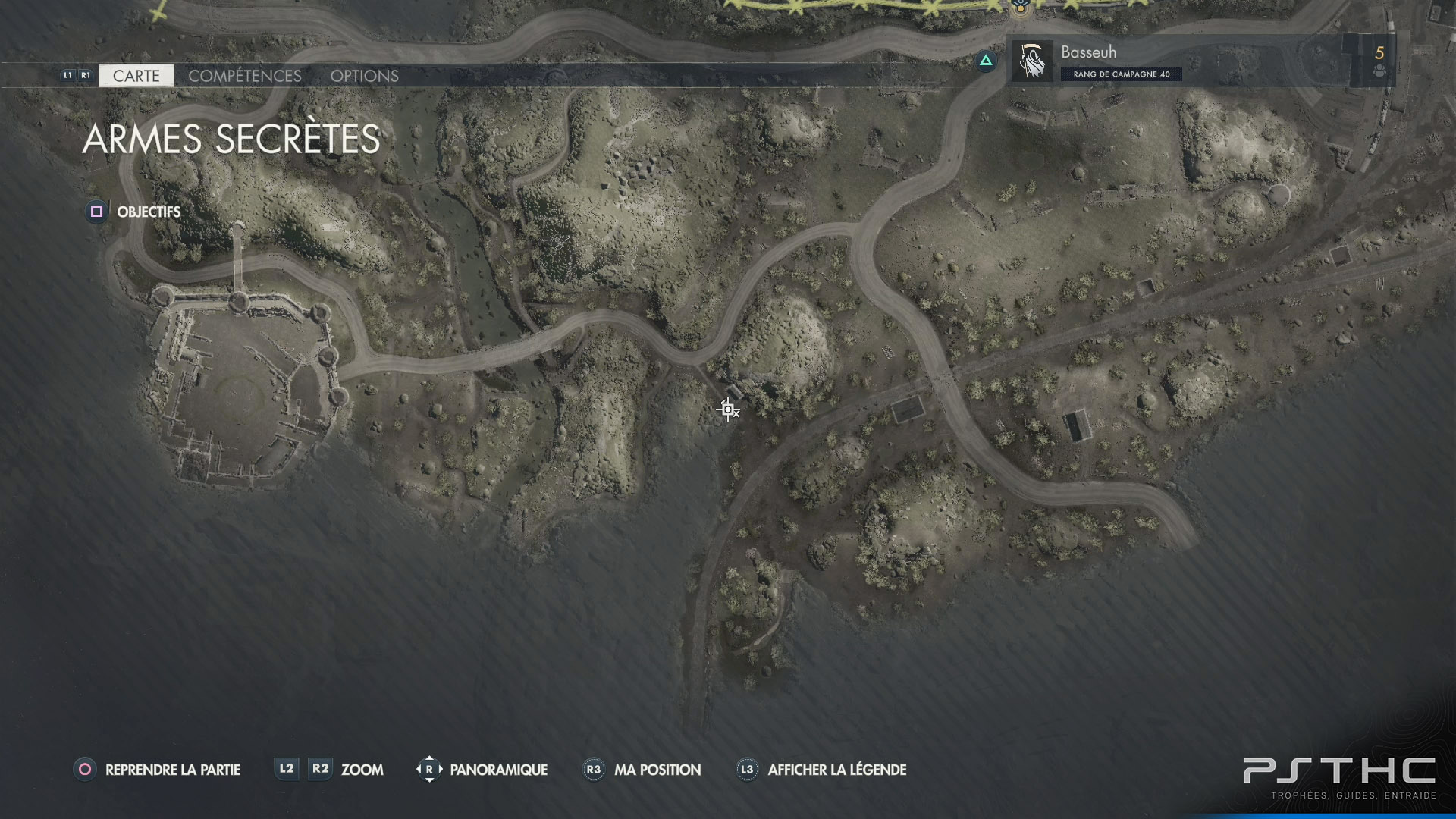Click the map crosshair cursor marker
Image resolution: width=1456 pixels, height=819 pixels.
point(728,409)
